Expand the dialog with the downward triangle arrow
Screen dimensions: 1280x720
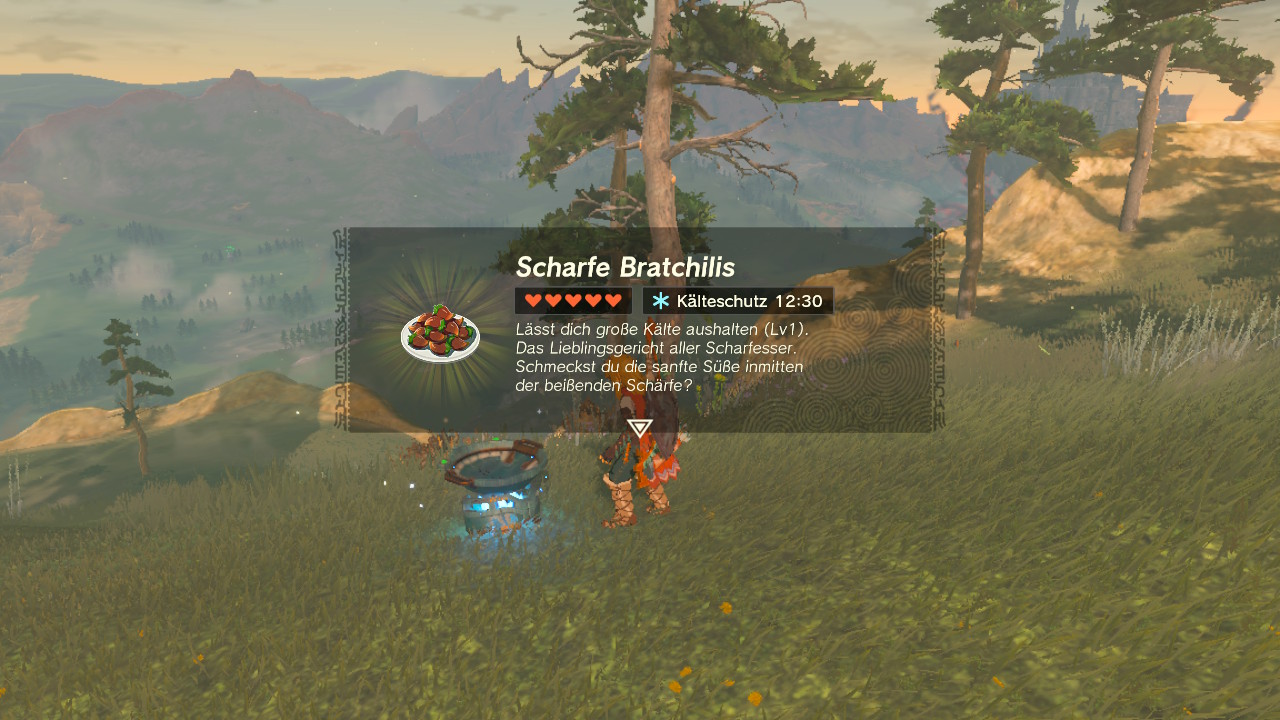pos(638,426)
